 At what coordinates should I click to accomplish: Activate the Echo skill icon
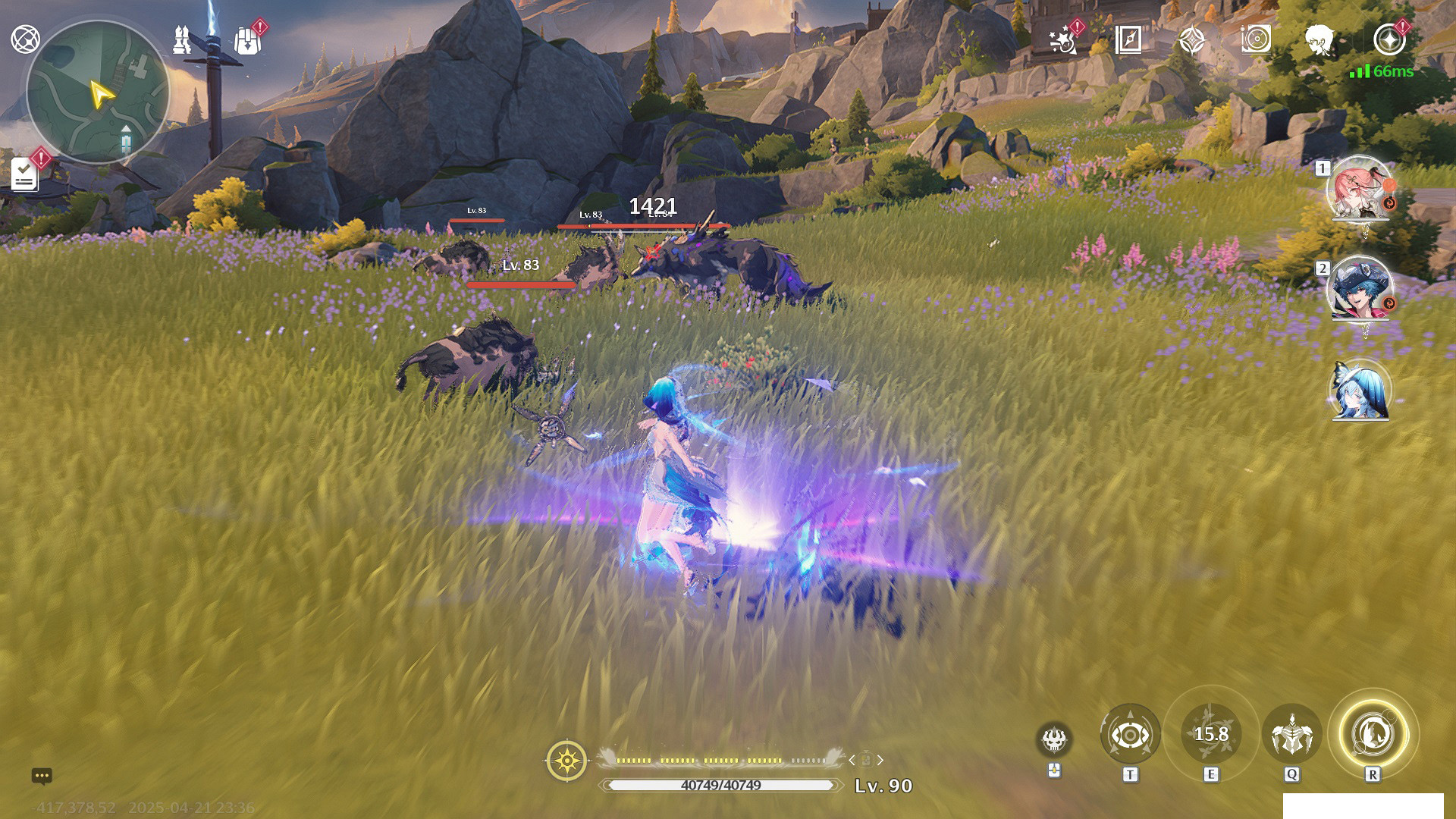point(1291,735)
